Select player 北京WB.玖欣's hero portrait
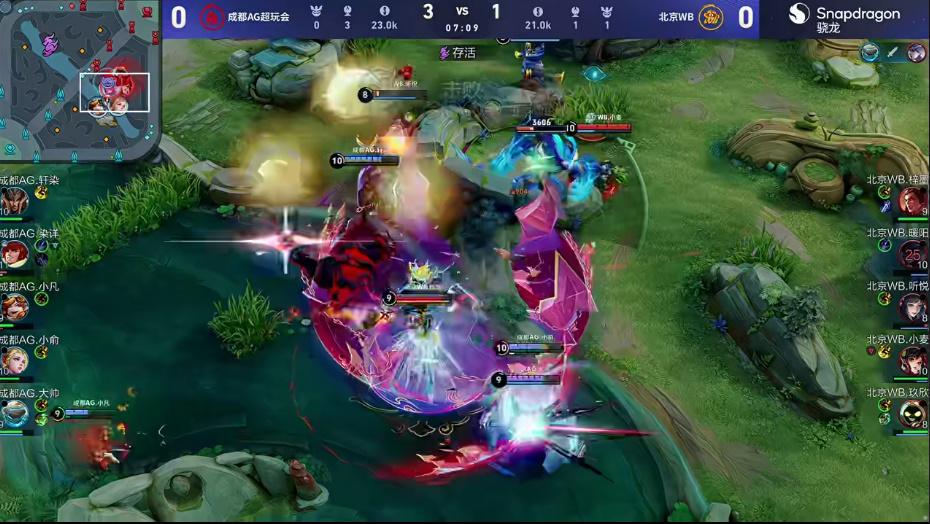930x524 pixels. point(912,413)
